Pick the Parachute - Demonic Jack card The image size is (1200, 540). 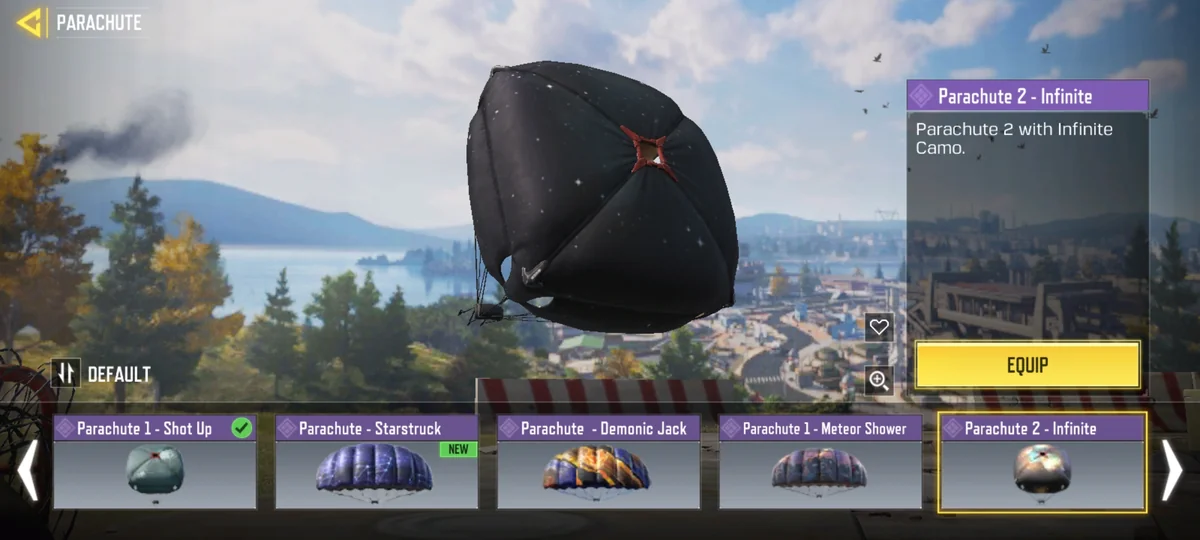(x=598, y=462)
